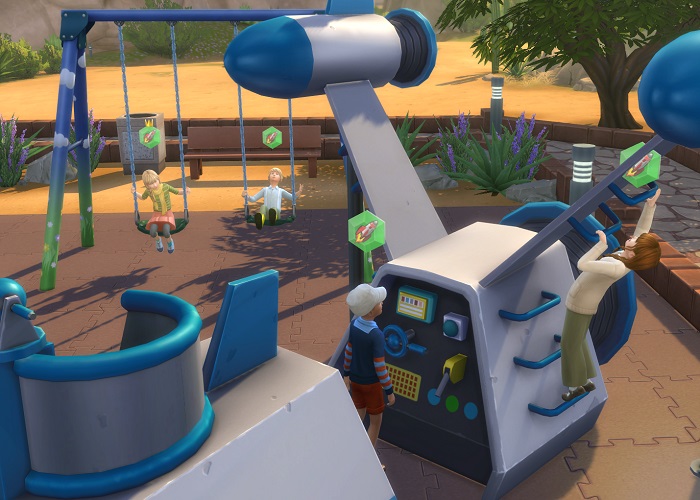Click the crowned rocket marker above the swinging girl
Image resolution: width=700 pixels, height=500 pixels.
(x=150, y=137)
